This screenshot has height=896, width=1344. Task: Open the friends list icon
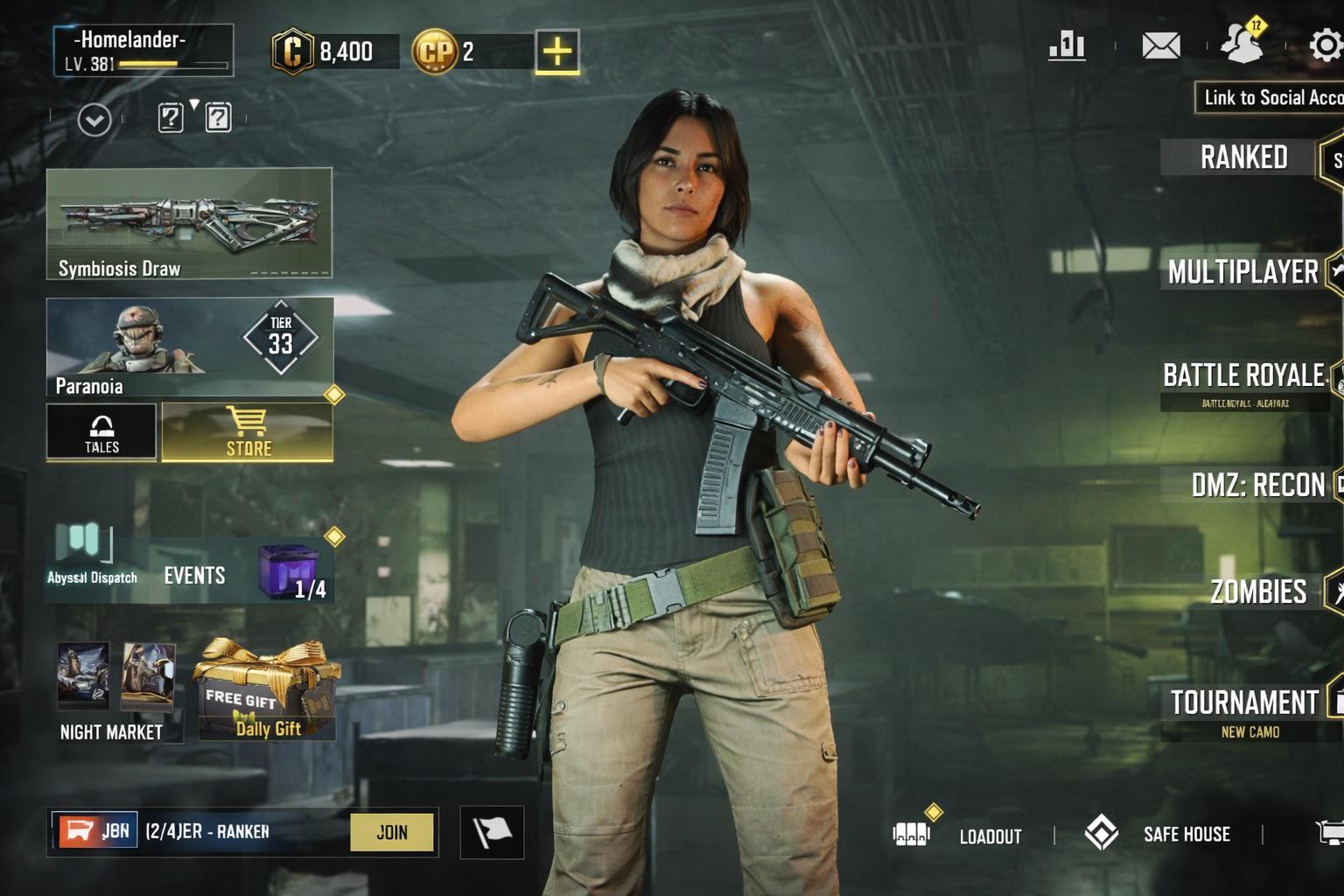coord(1242,44)
